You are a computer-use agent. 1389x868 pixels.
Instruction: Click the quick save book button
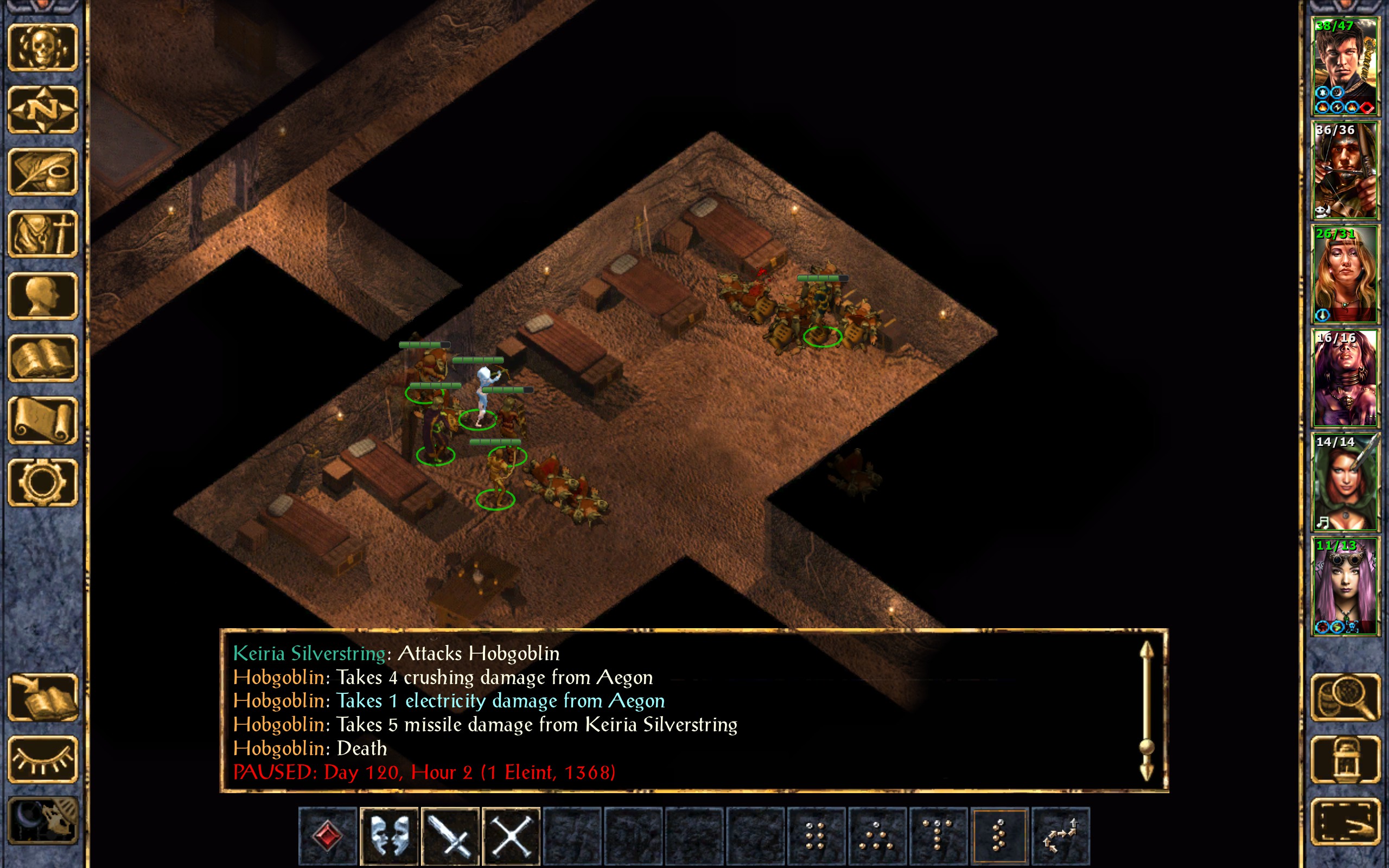tap(42, 697)
